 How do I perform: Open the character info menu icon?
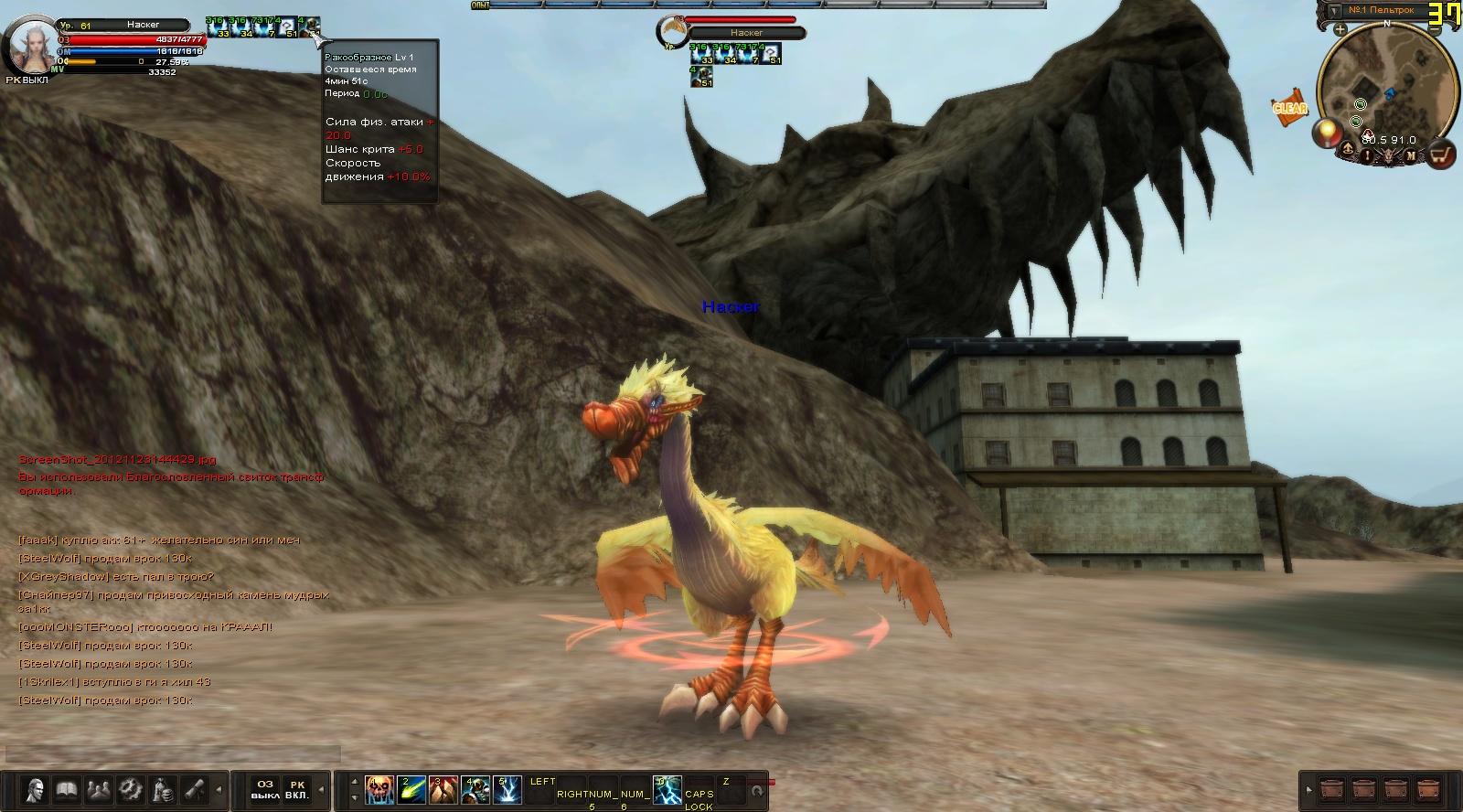[36, 788]
